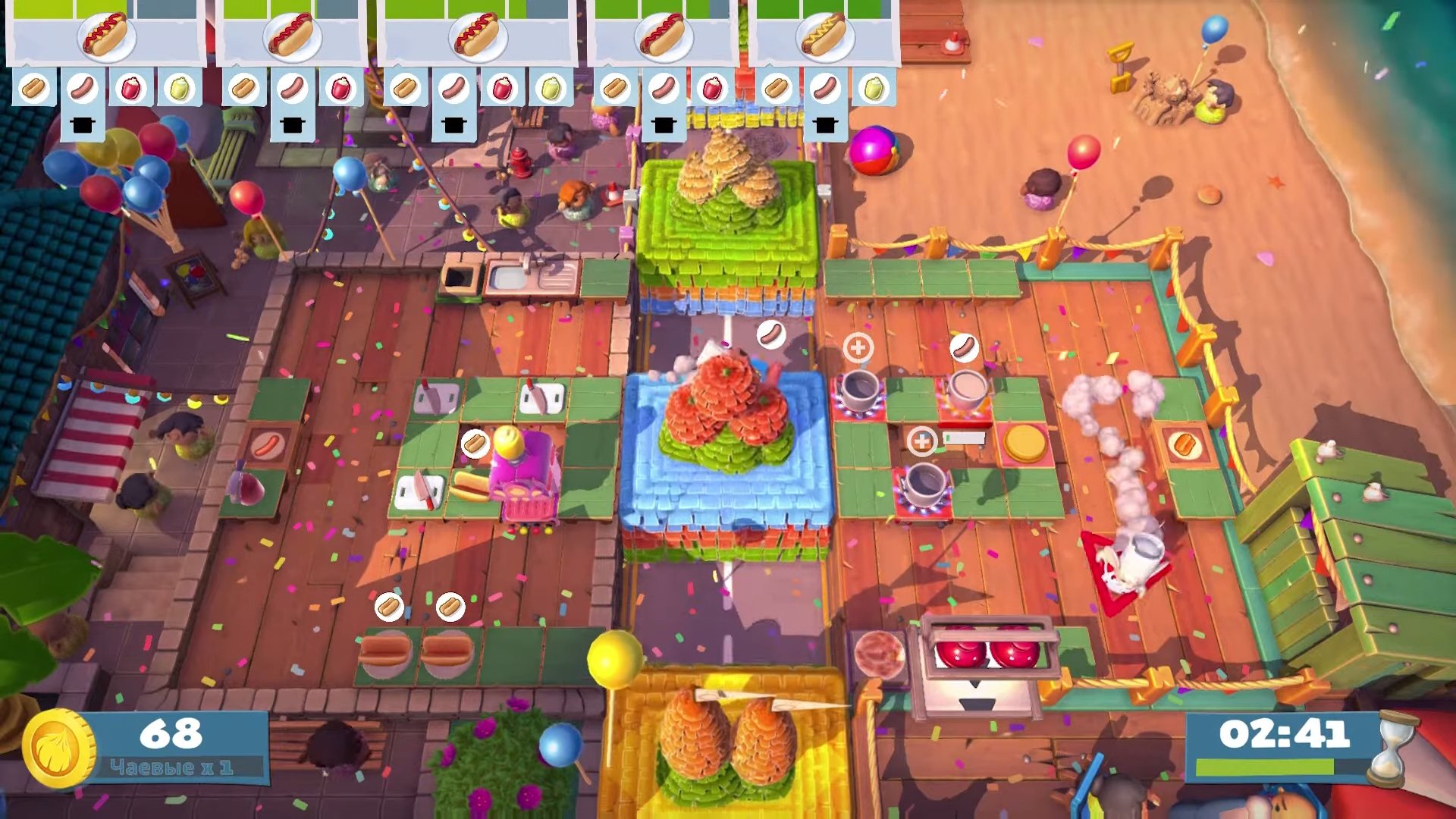Screen dimensions: 1456x819
Task: Select the mustard-only hot dog order ticket
Action: [x=824, y=38]
